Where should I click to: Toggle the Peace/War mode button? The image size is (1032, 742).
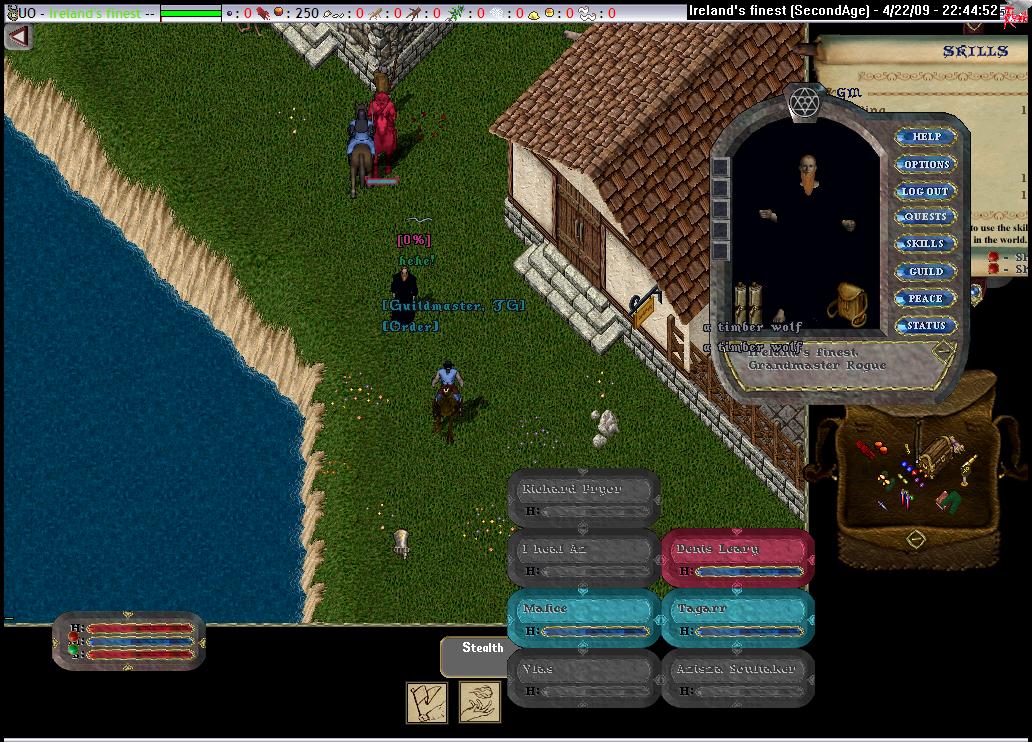[x=925, y=298]
